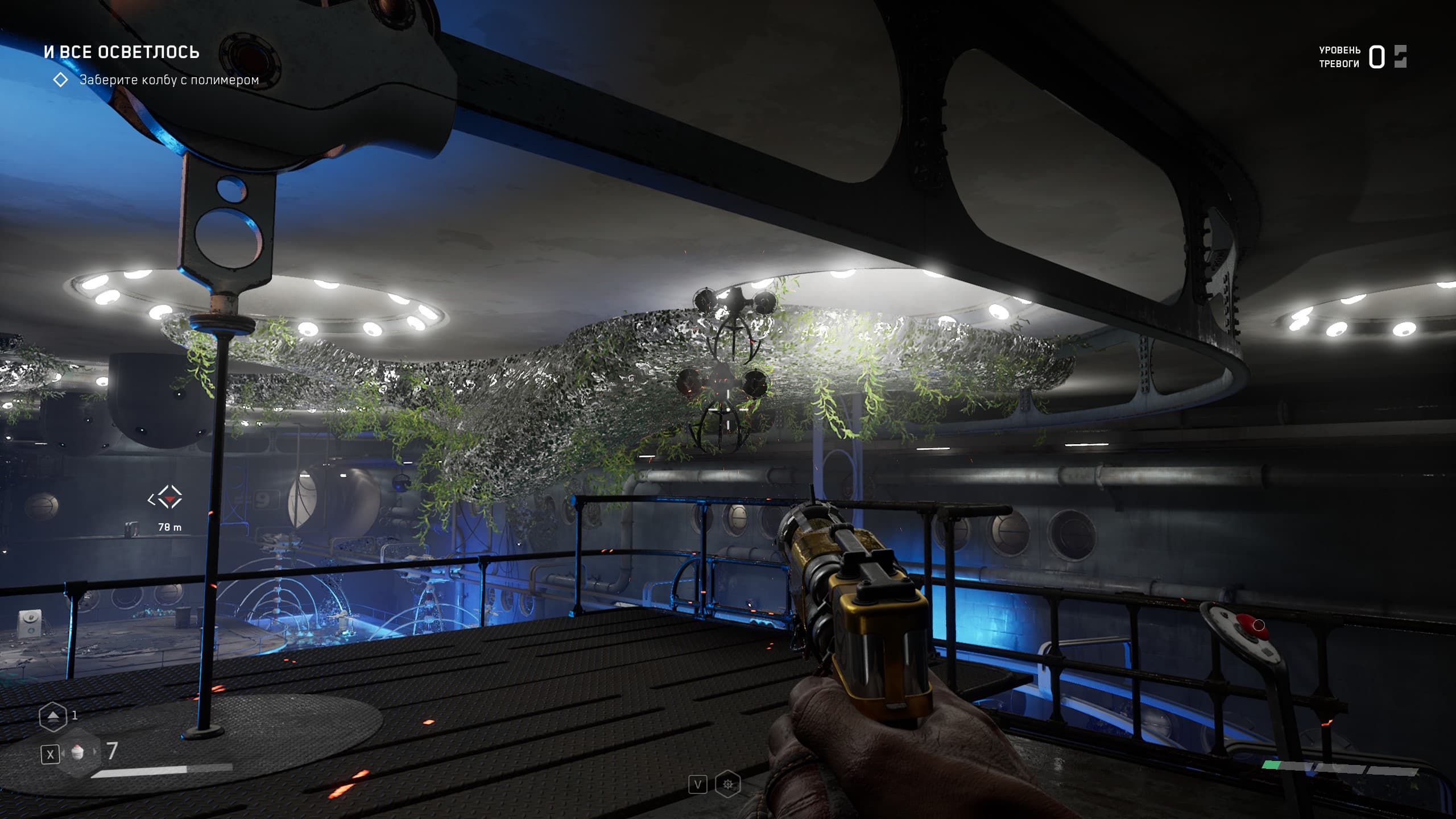
Task: Select the 78 m objective waypoint marker
Action: pos(165,499)
